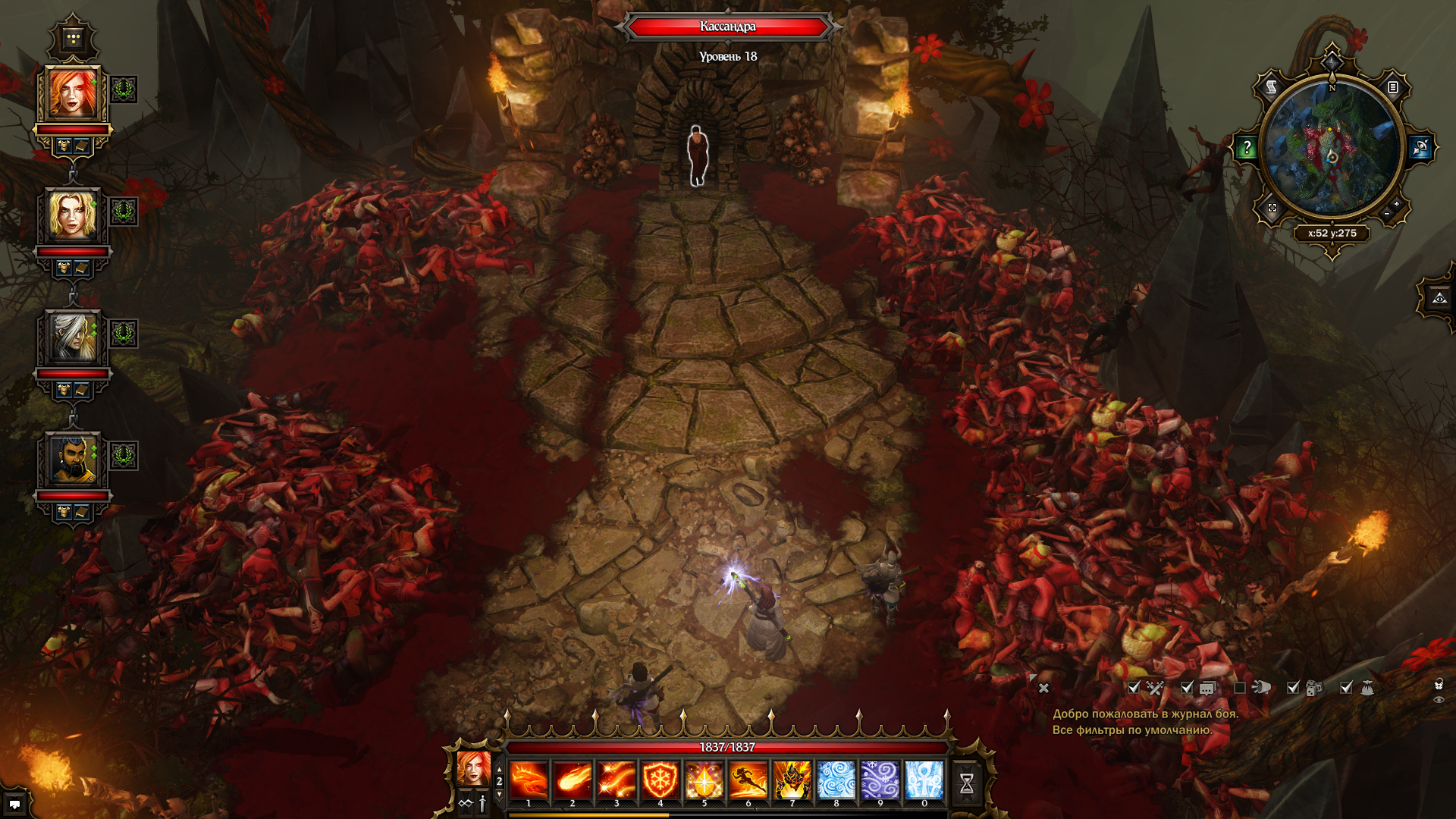Open the green question mark help button

click(x=1246, y=148)
